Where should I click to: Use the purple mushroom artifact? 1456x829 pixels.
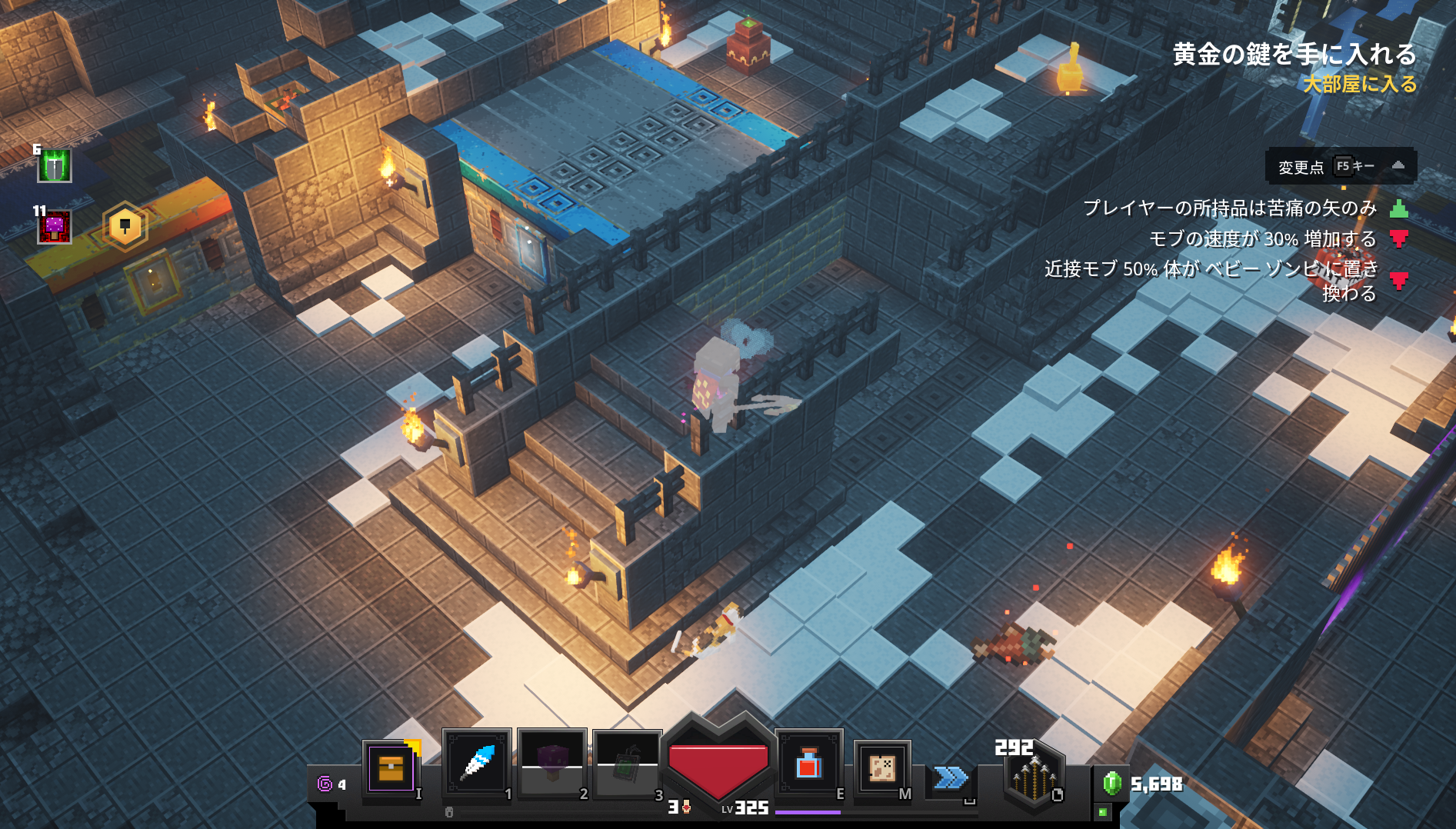click(551, 763)
